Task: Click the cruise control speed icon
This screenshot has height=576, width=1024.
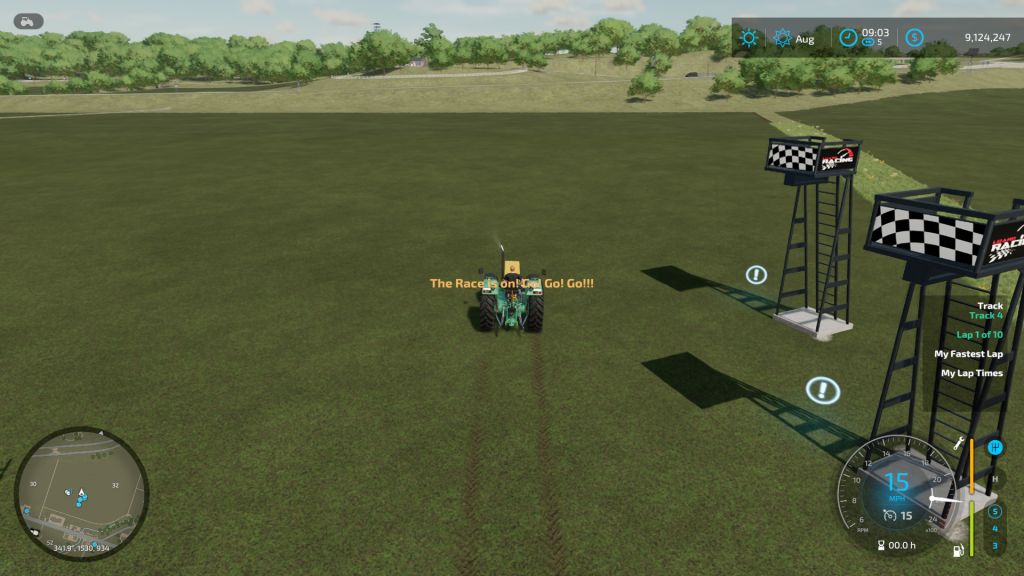Action: point(889,516)
